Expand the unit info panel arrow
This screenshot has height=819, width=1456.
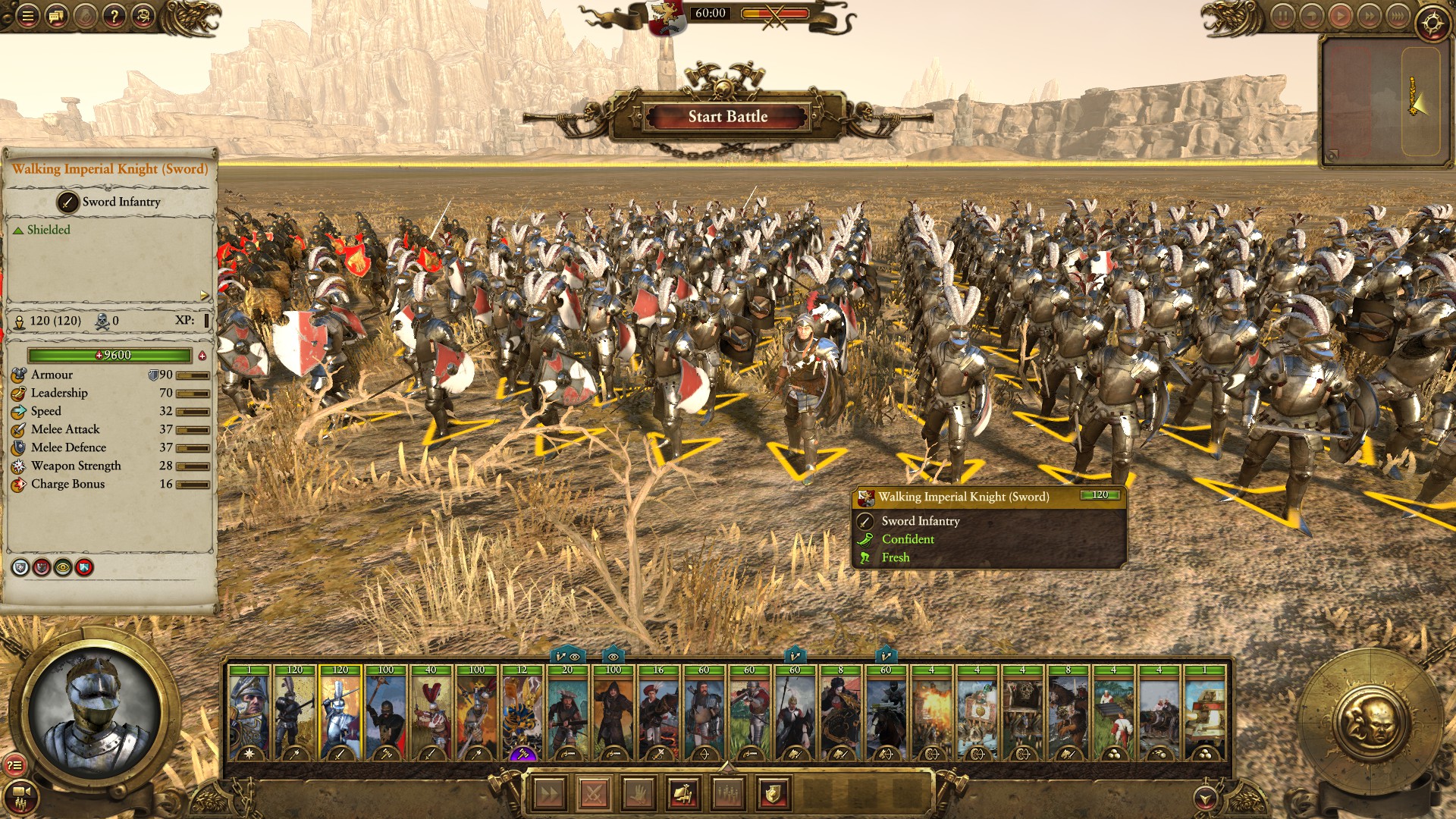pos(204,295)
